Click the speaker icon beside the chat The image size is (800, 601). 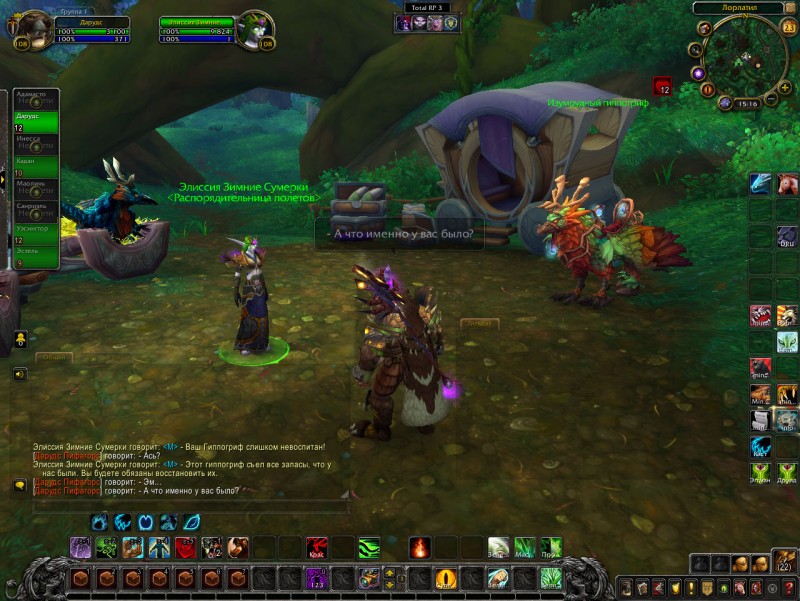pos(19,374)
